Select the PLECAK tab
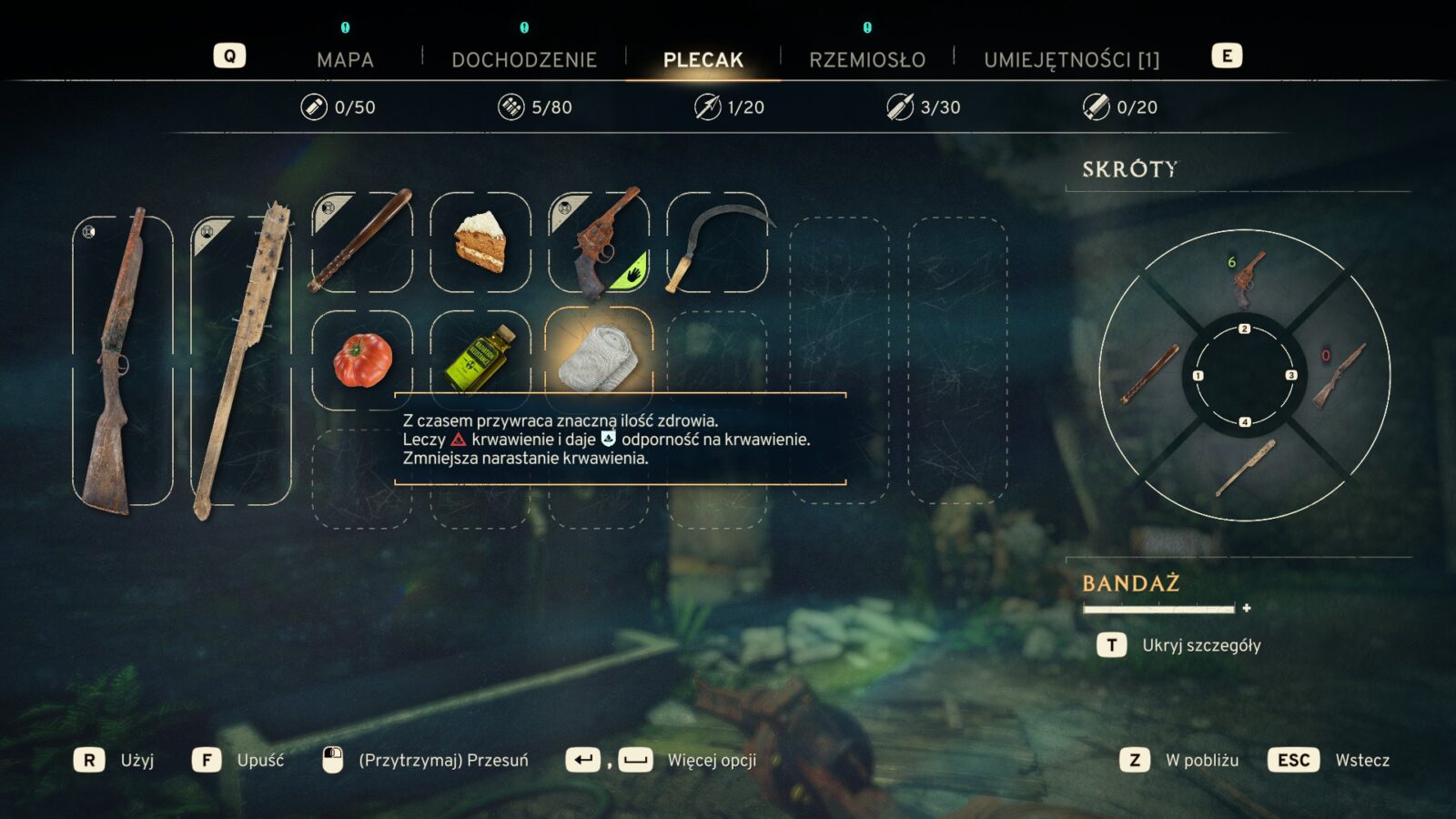The width and height of the screenshot is (1456, 819). pyautogui.click(x=703, y=60)
